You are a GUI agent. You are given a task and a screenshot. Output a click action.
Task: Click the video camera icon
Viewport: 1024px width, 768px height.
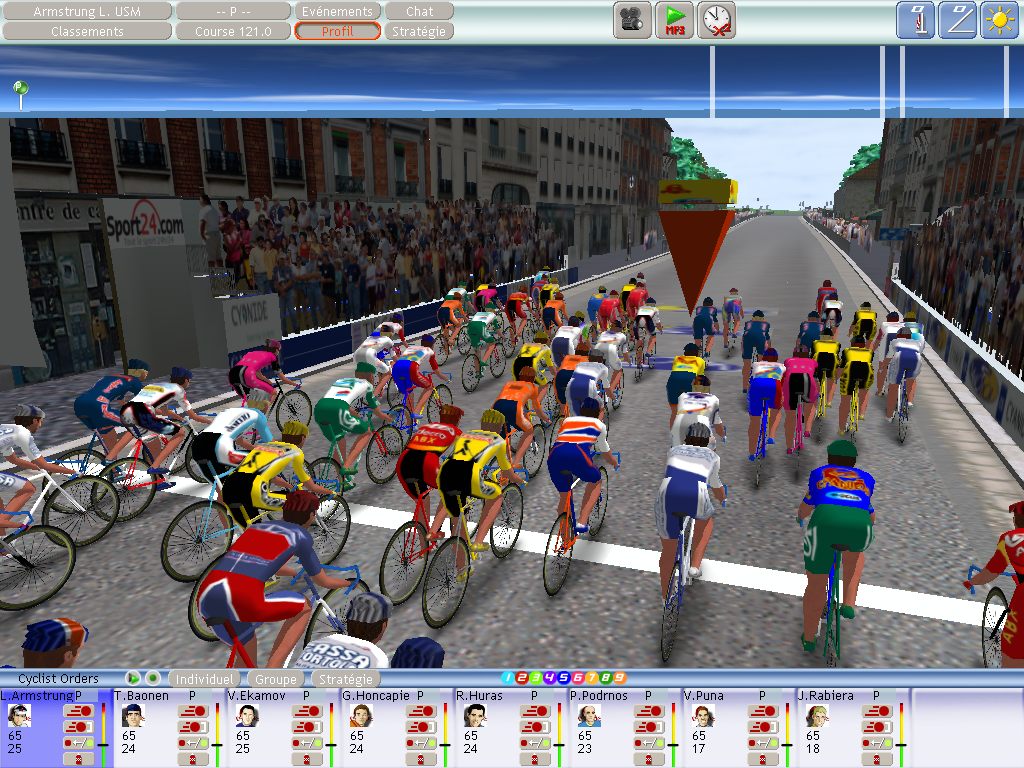click(x=631, y=20)
